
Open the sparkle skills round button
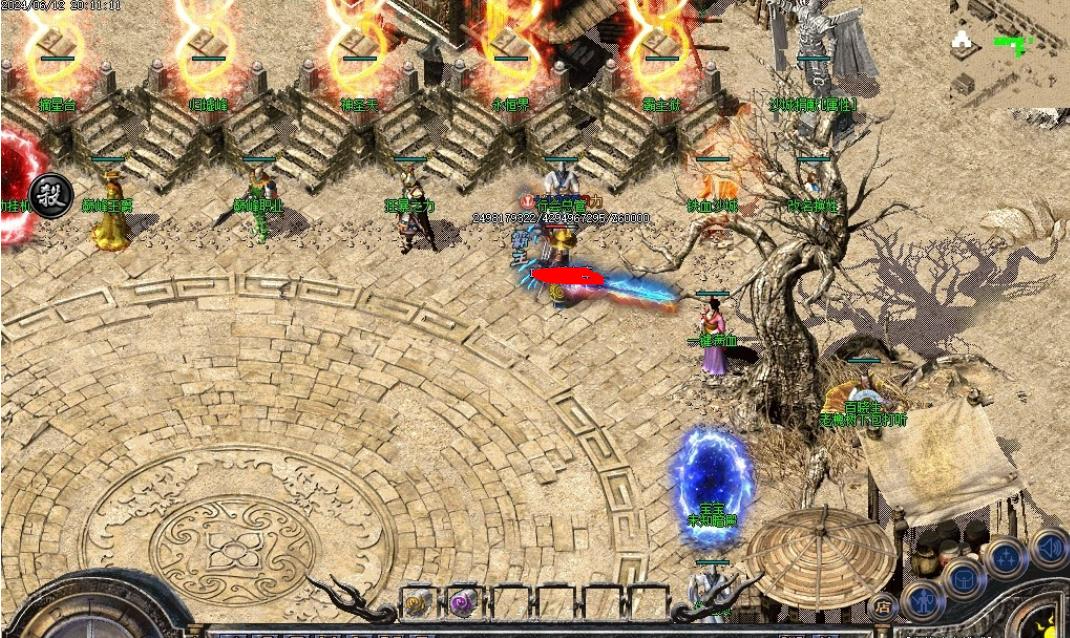[x=1006, y=558]
